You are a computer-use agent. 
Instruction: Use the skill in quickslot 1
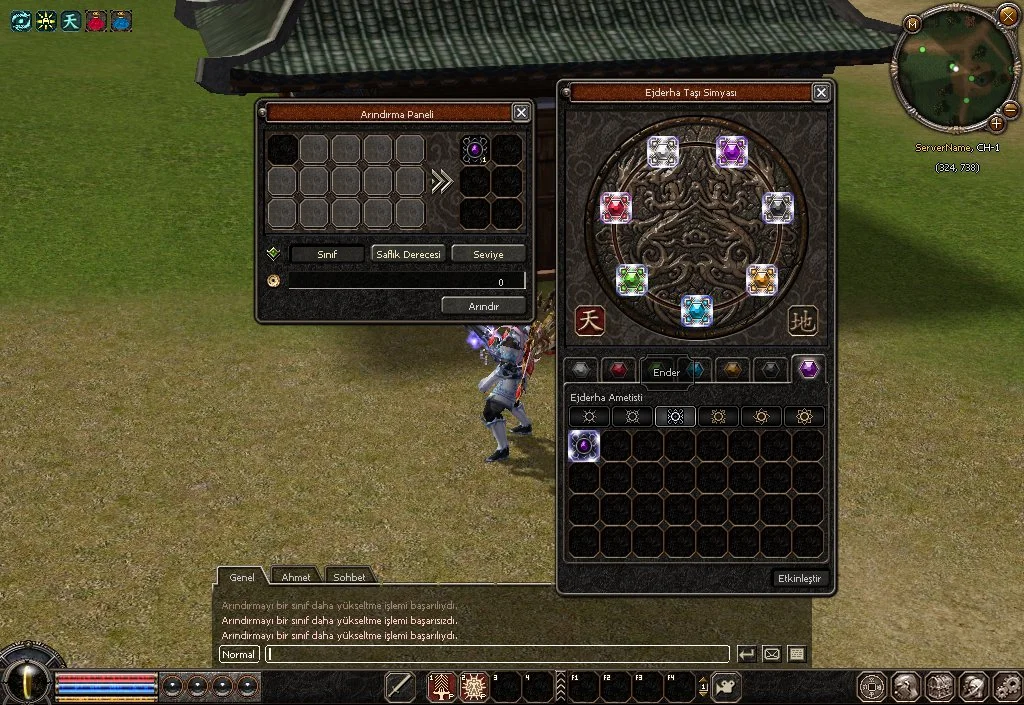442,687
